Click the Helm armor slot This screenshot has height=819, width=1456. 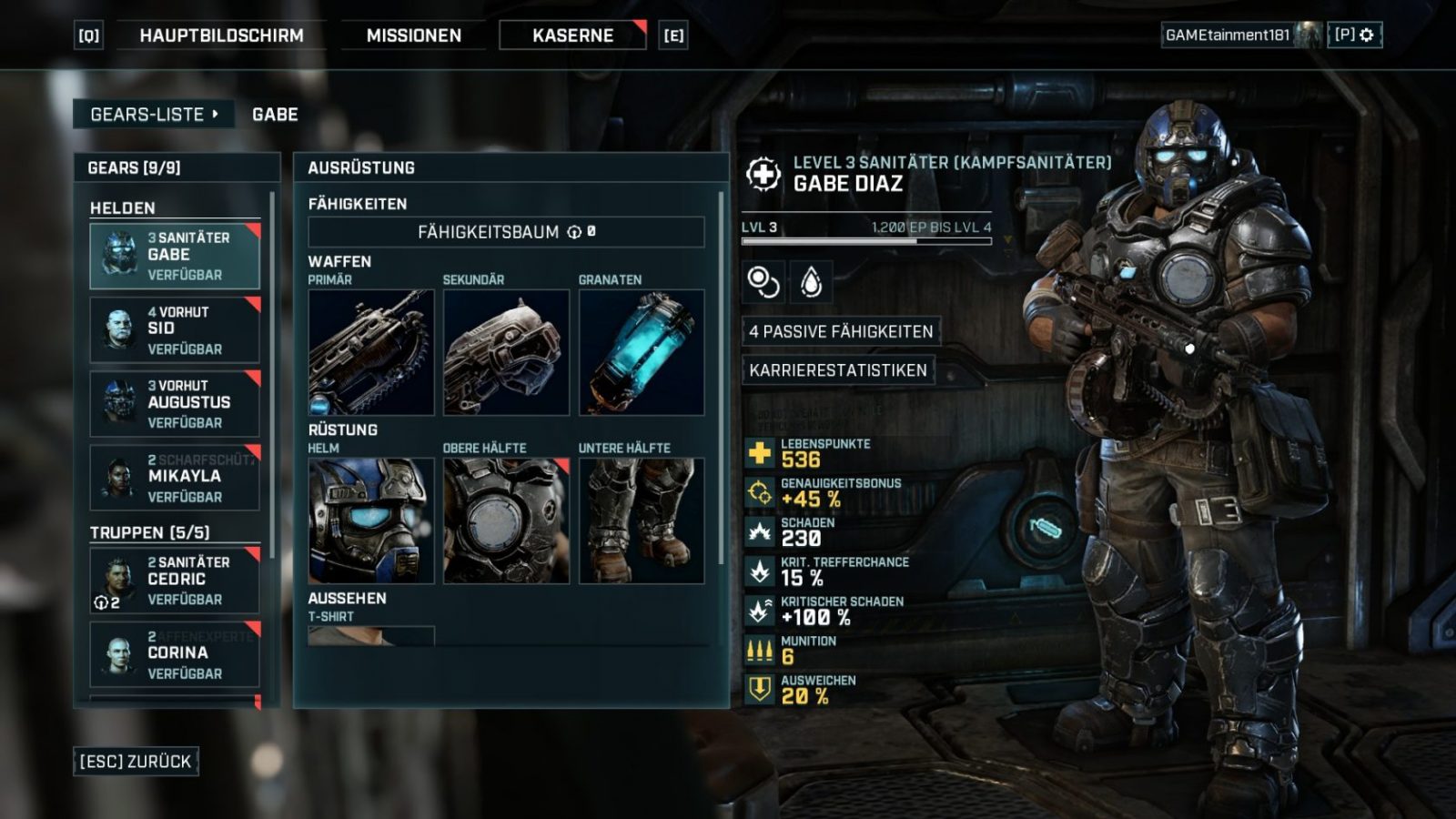(x=371, y=521)
